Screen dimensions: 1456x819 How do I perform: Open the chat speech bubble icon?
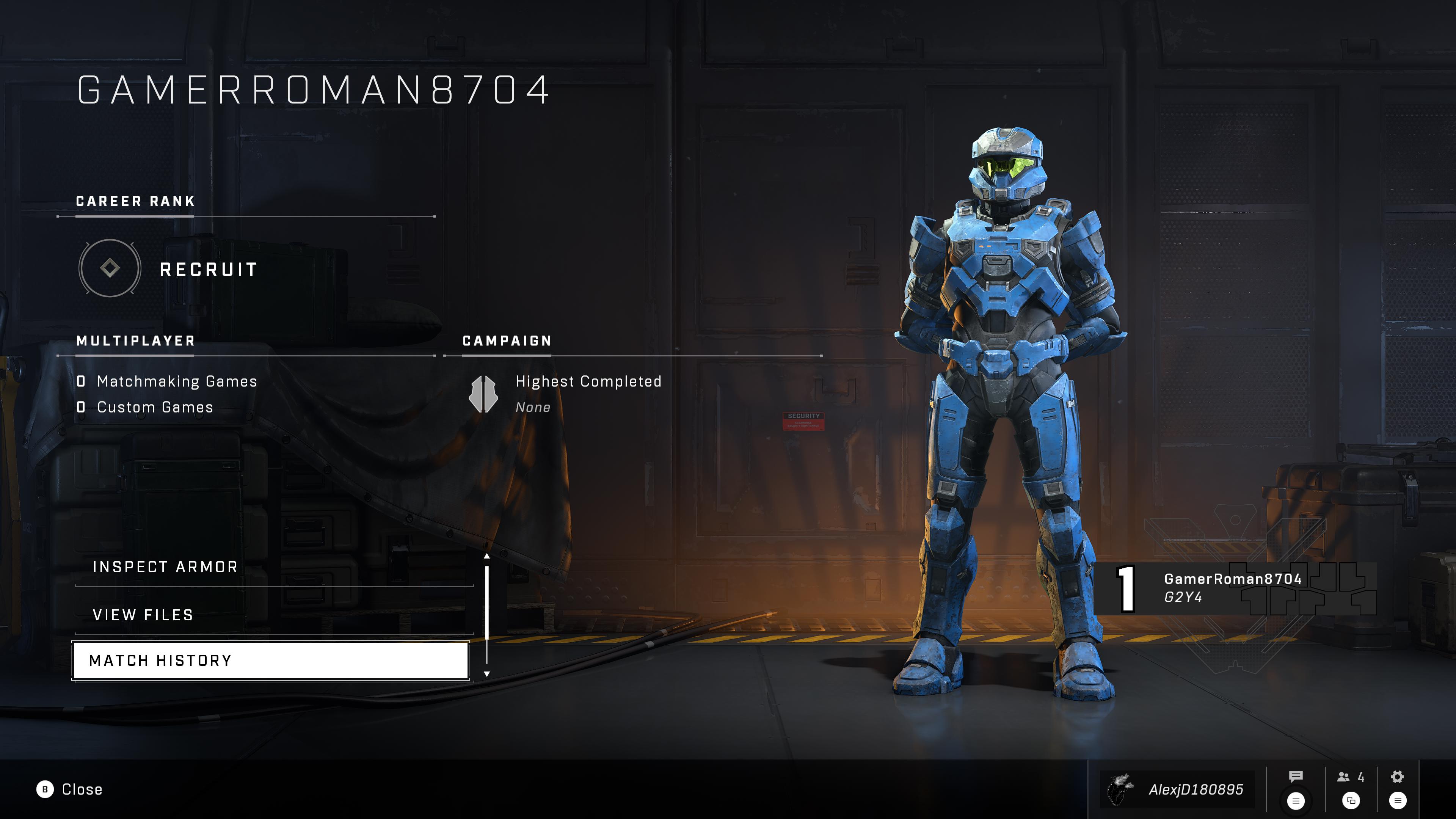(1296, 777)
